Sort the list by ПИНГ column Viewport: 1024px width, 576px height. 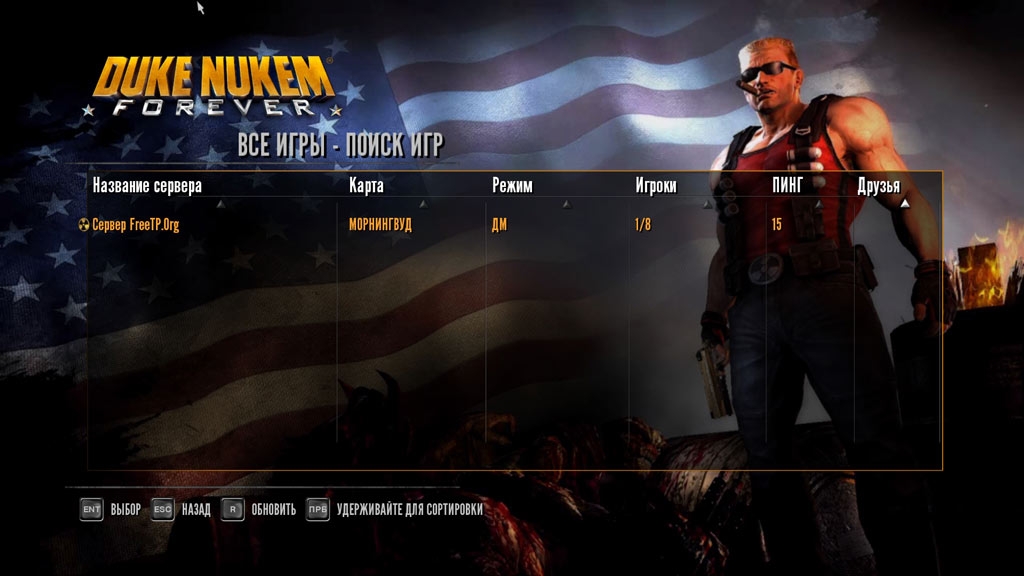tap(789, 186)
